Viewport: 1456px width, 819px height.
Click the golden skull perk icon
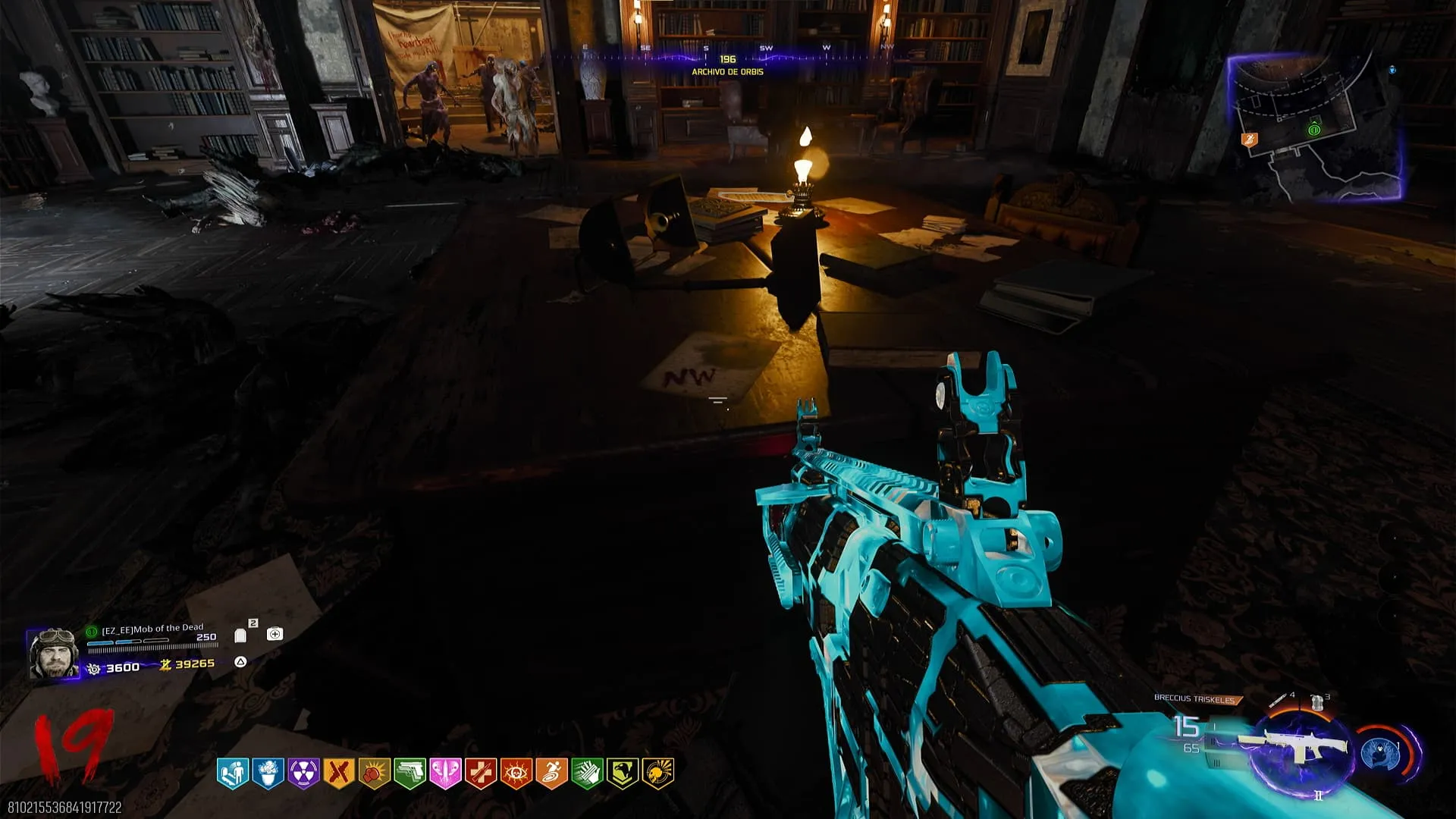(x=658, y=773)
